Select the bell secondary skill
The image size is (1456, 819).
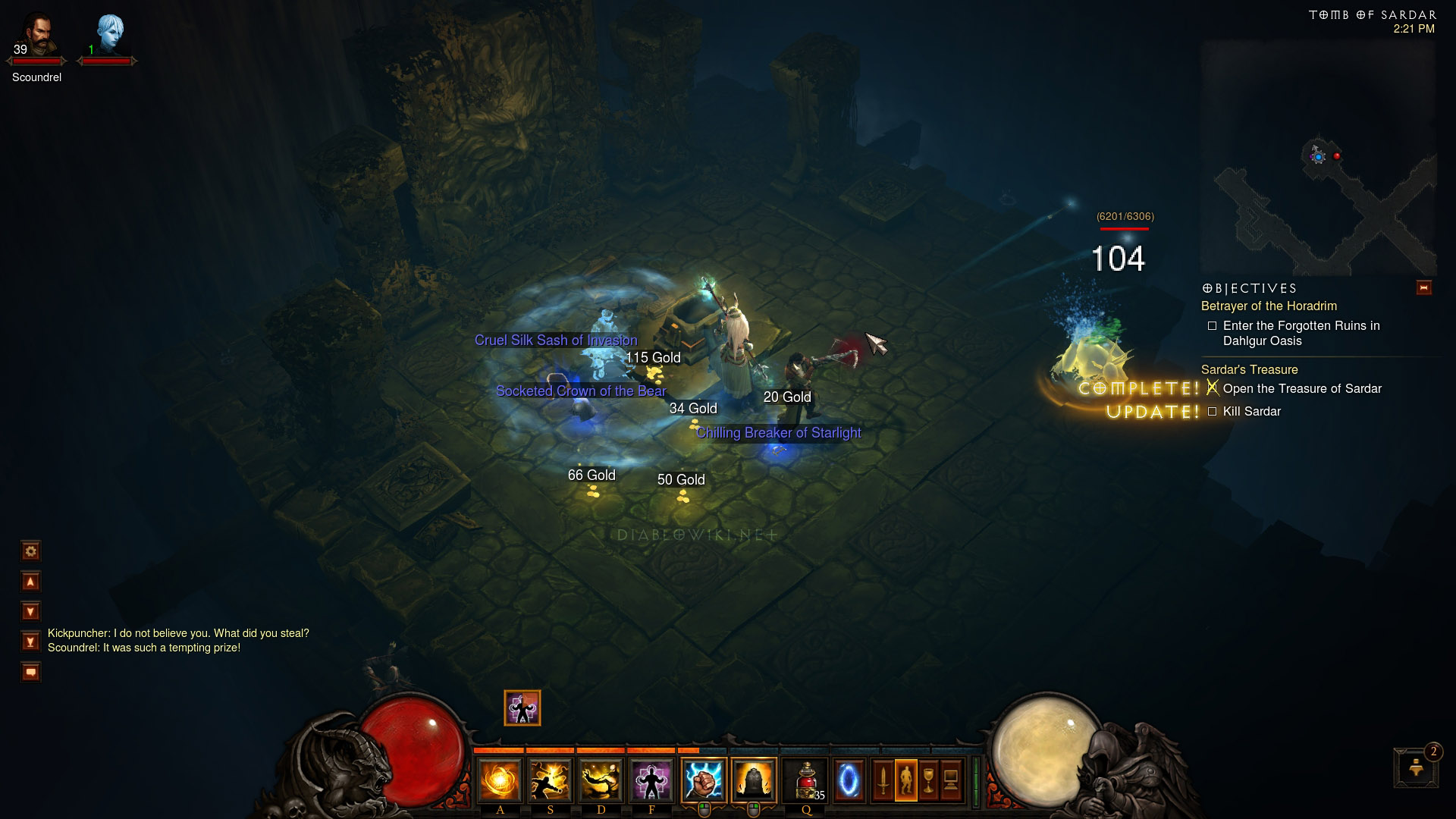point(754,780)
